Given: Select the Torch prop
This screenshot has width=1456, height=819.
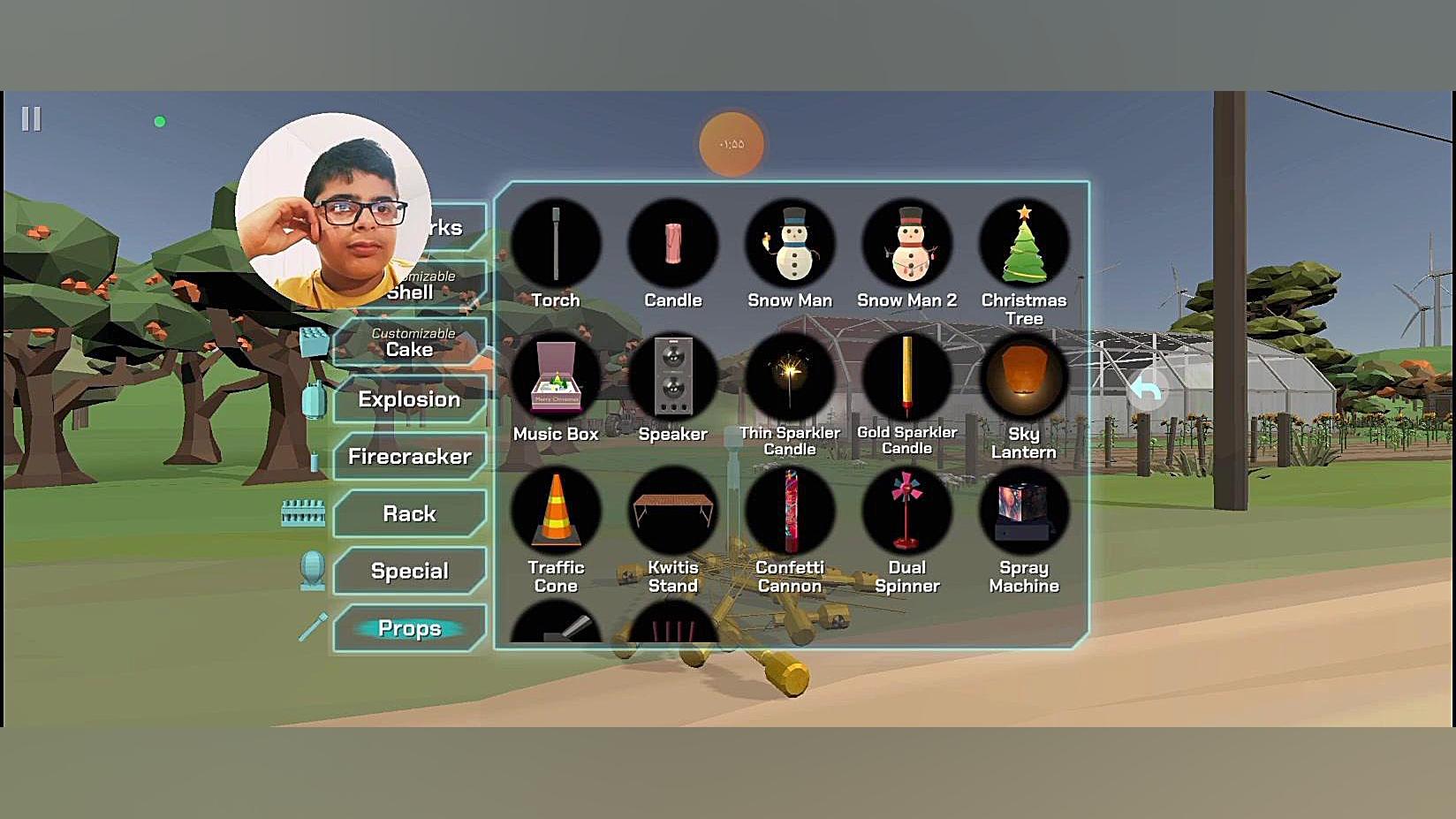Looking at the screenshot, I should tap(556, 245).
